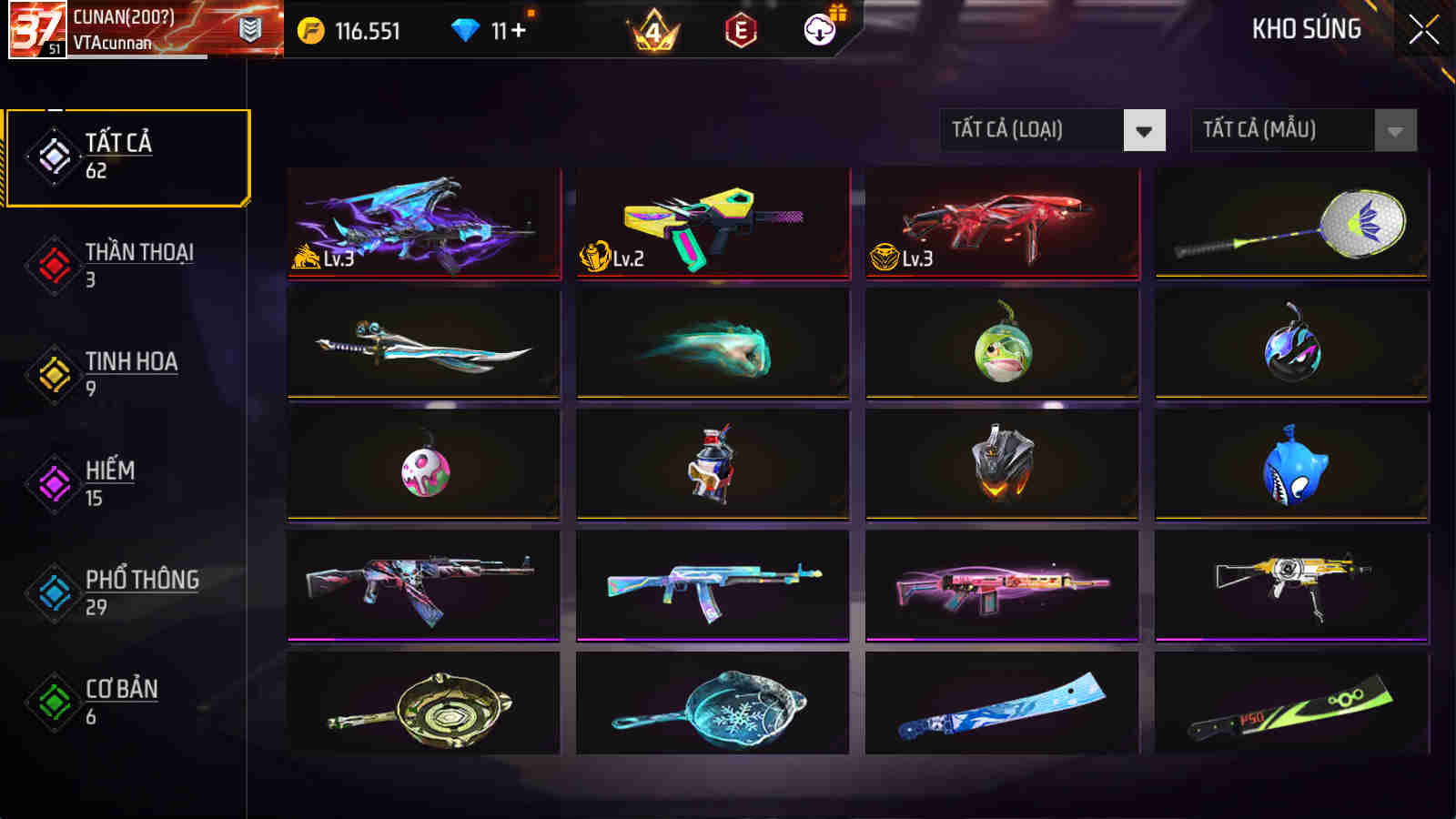The width and height of the screenshot is (1456, 819).
Task: Click the arrow on the weapon type filter
Action: point(1145,129)
